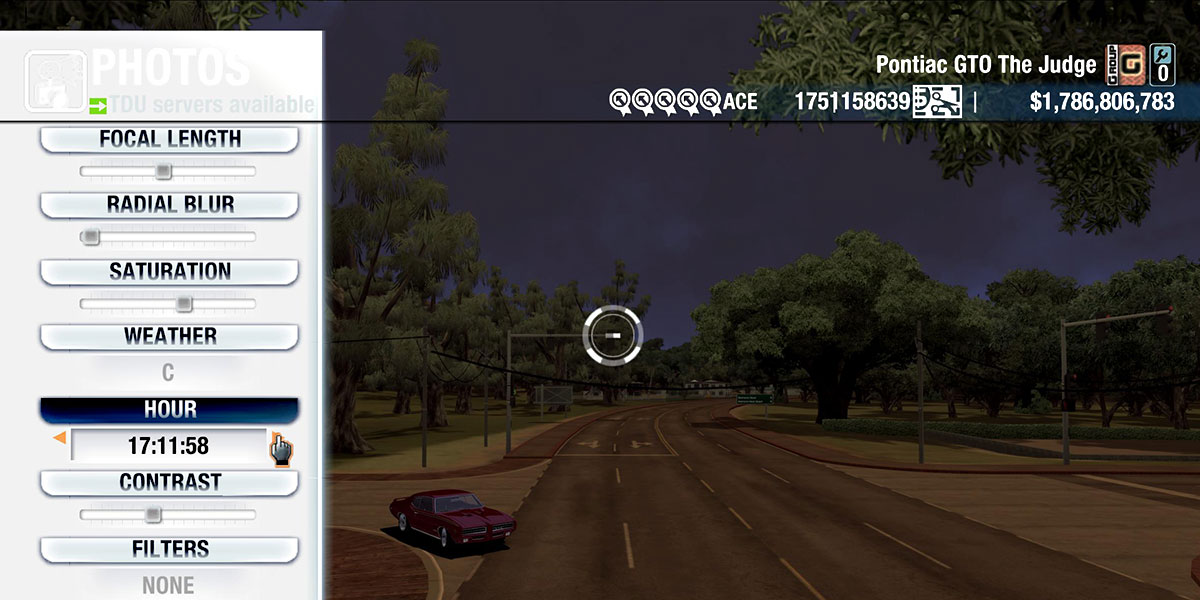Click the Saturation slider handle
This screenshot has height=600, width=1200.
pos(184,304)
